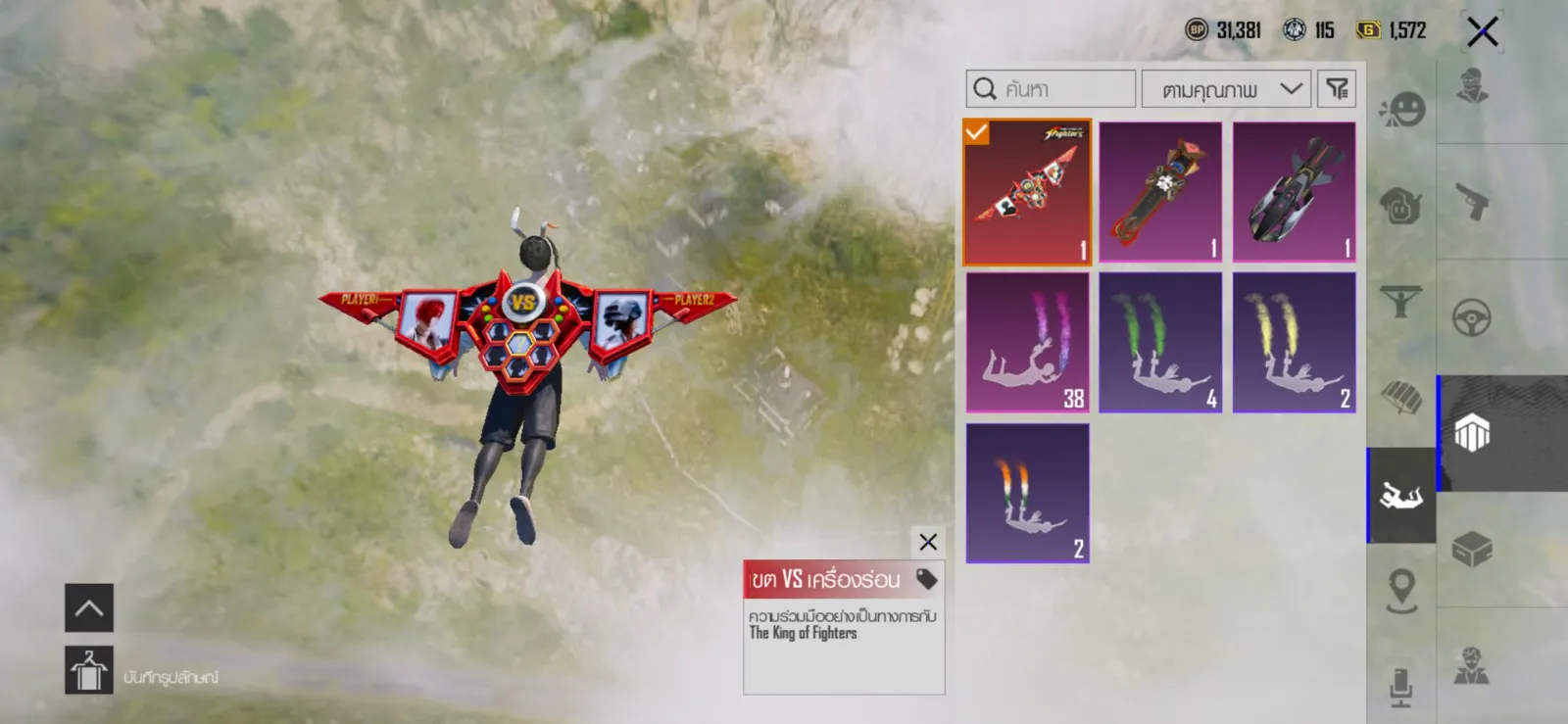1568x724 pixels.
Task: Click the tag icon on item tooltip
Action: click(x=926, y=579)
